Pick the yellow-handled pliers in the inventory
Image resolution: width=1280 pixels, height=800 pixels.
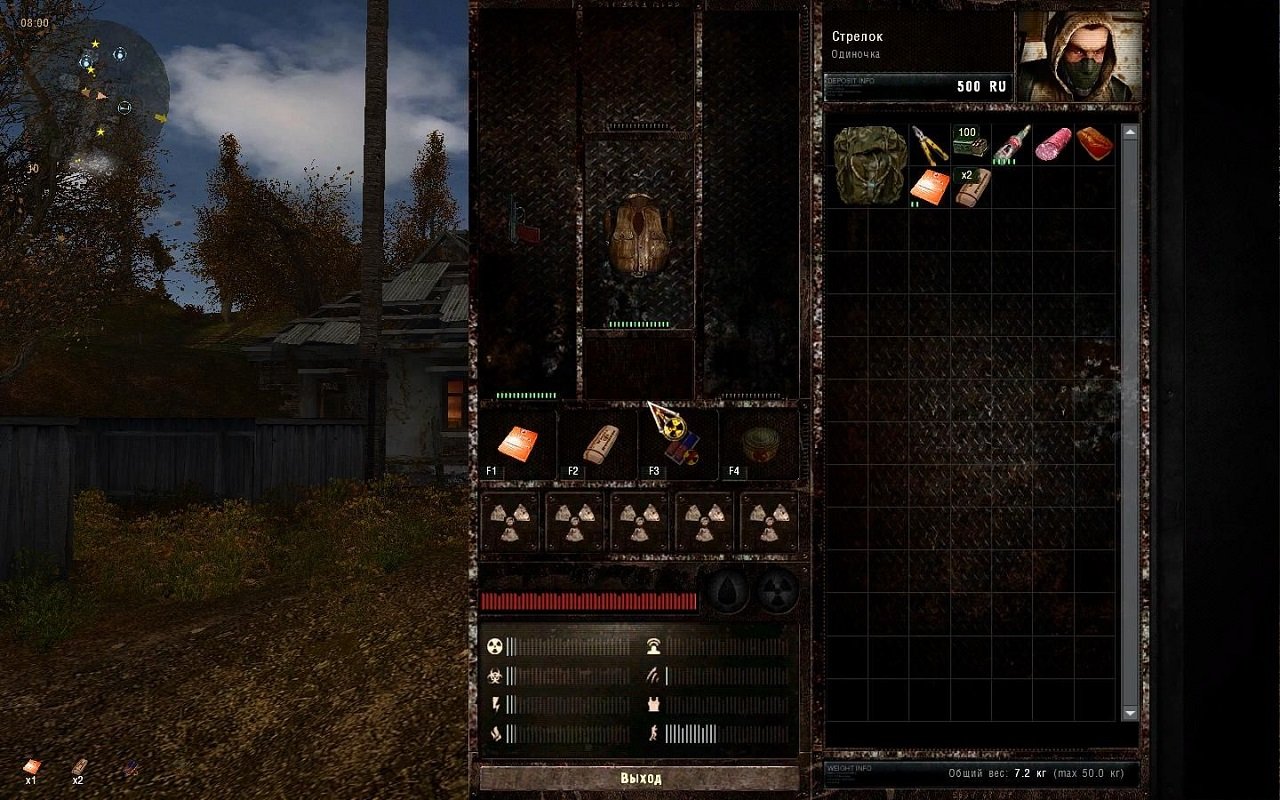929,145
